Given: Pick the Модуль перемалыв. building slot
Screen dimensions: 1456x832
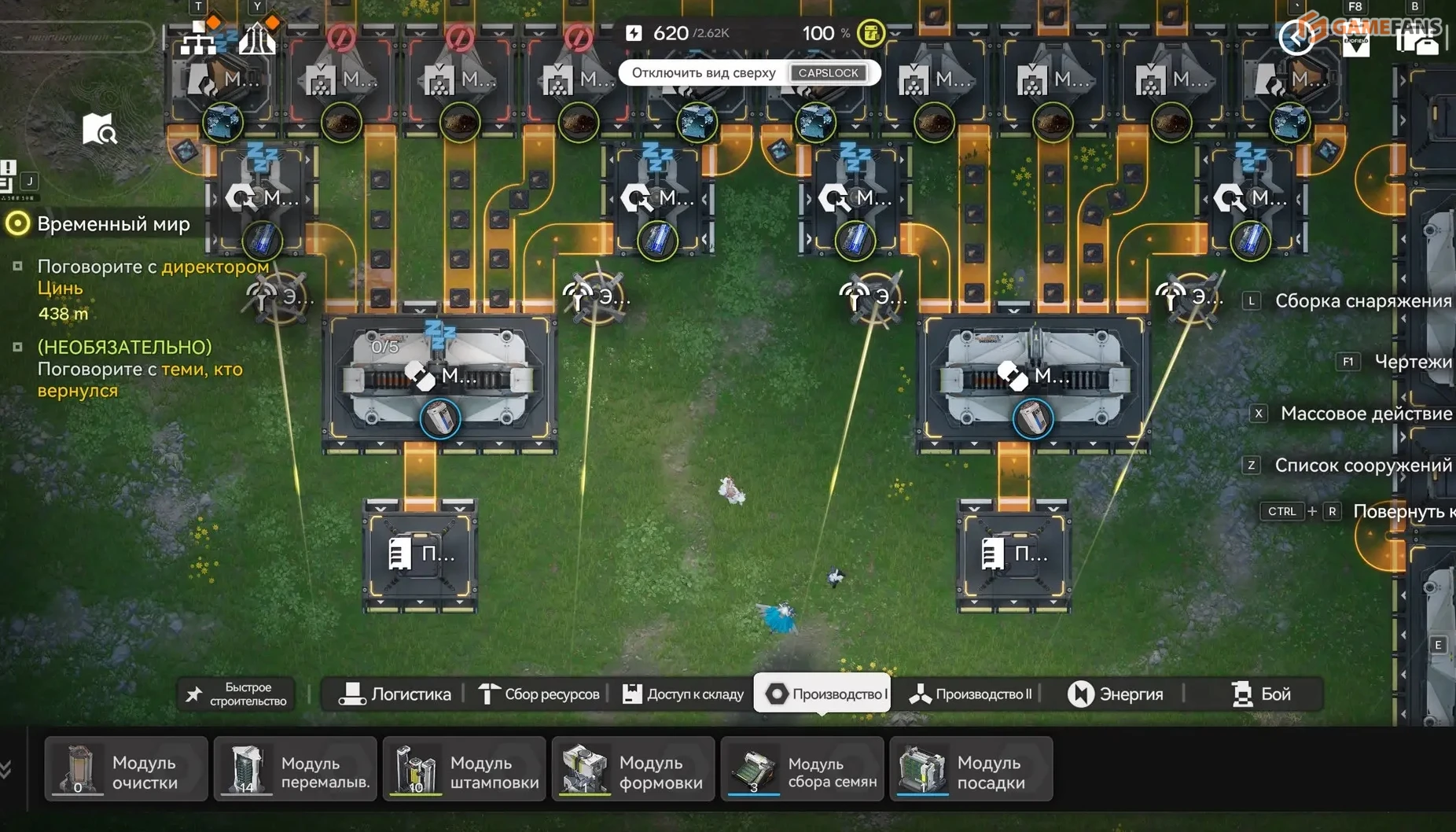Looking at the screenshot, I should coord(296,771).
